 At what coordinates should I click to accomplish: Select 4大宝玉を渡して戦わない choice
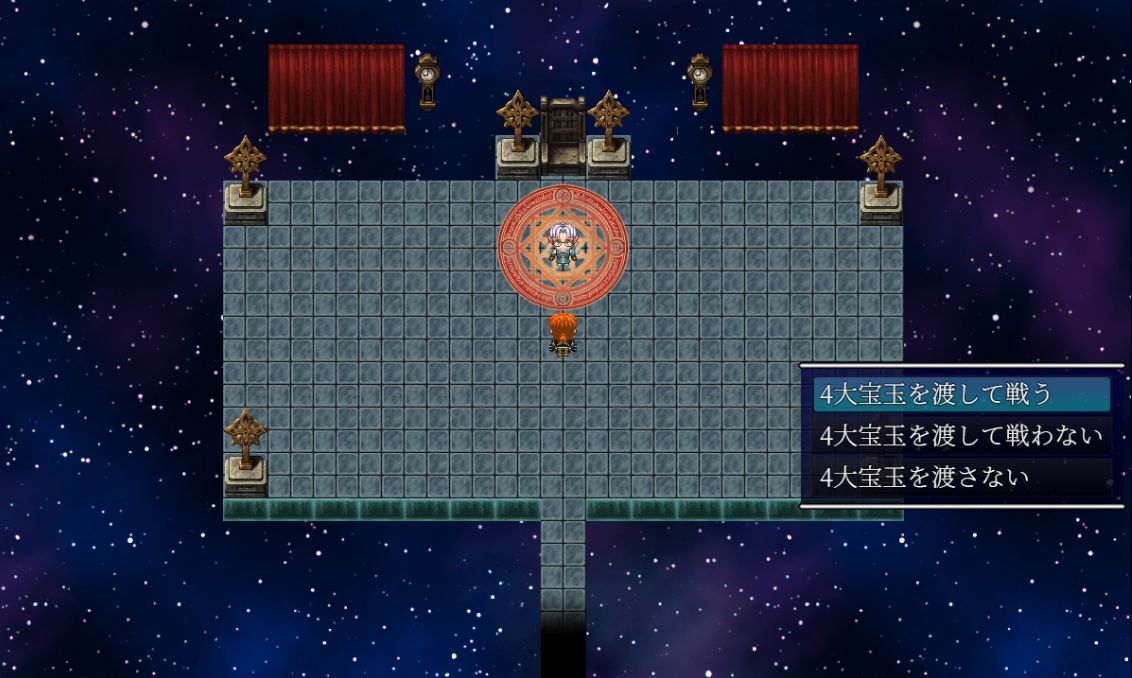[x=961, y=436]
